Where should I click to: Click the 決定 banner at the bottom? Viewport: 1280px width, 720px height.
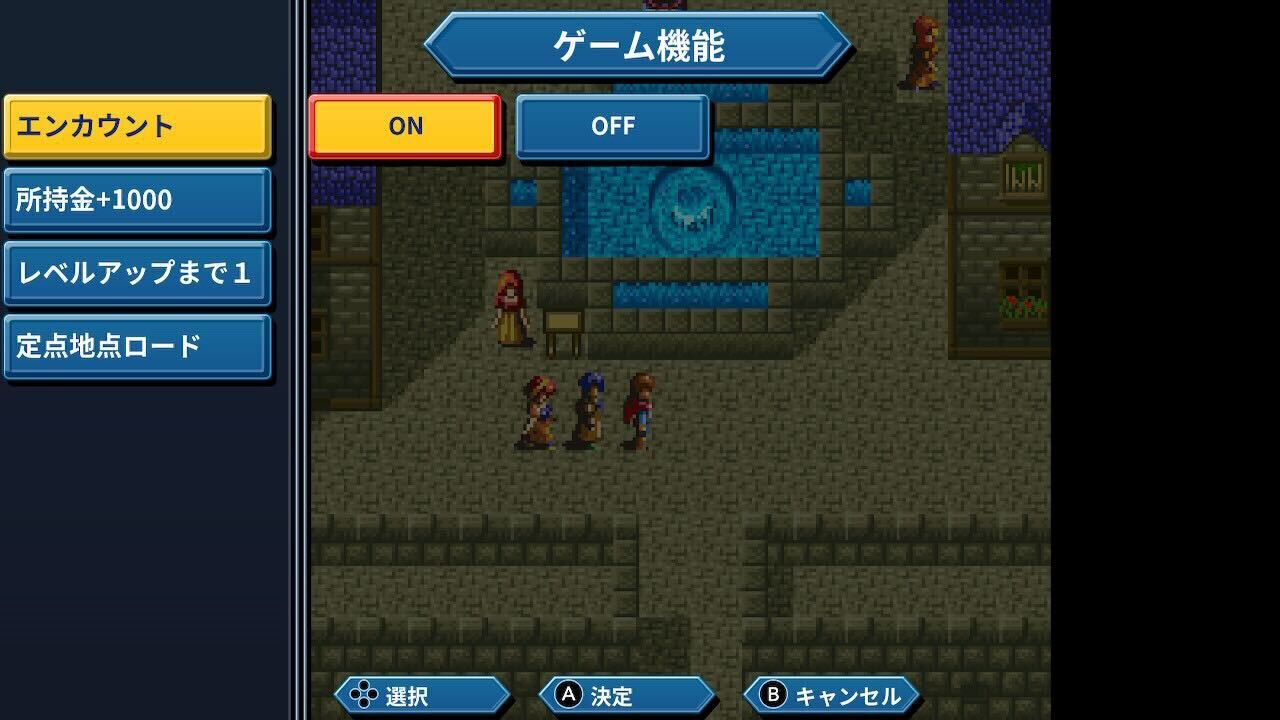[x=627, y=694]
